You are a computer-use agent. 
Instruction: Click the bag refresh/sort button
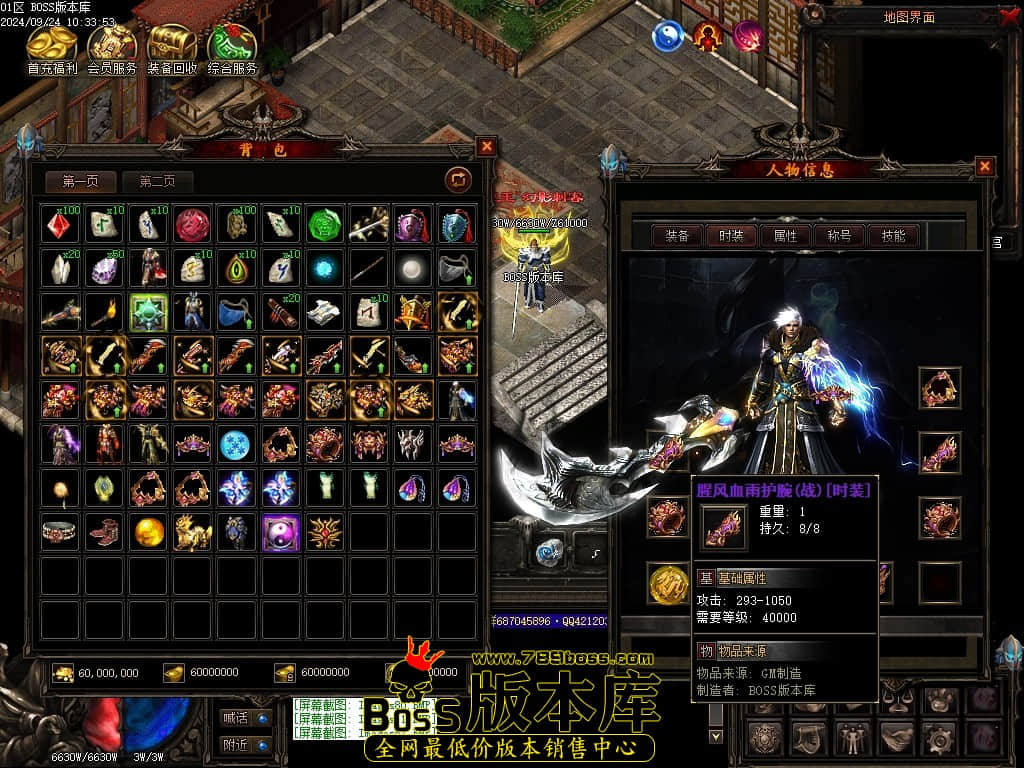point(458,180)
